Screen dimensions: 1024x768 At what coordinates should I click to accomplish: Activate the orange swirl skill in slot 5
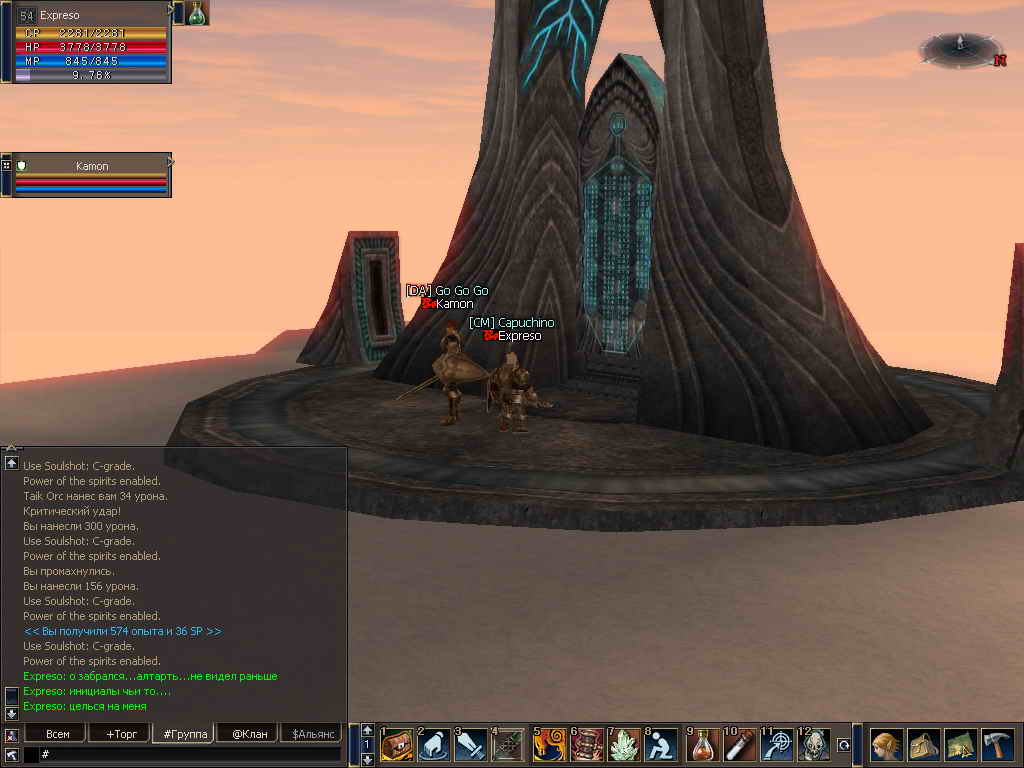[x=549, y=745]
